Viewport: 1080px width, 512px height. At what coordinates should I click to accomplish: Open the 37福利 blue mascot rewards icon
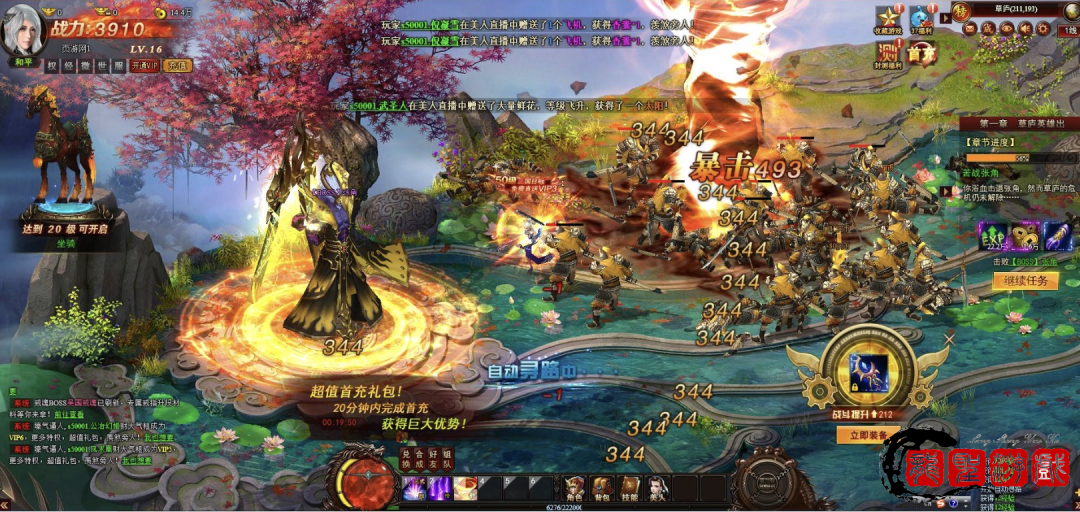pos(920,19)
